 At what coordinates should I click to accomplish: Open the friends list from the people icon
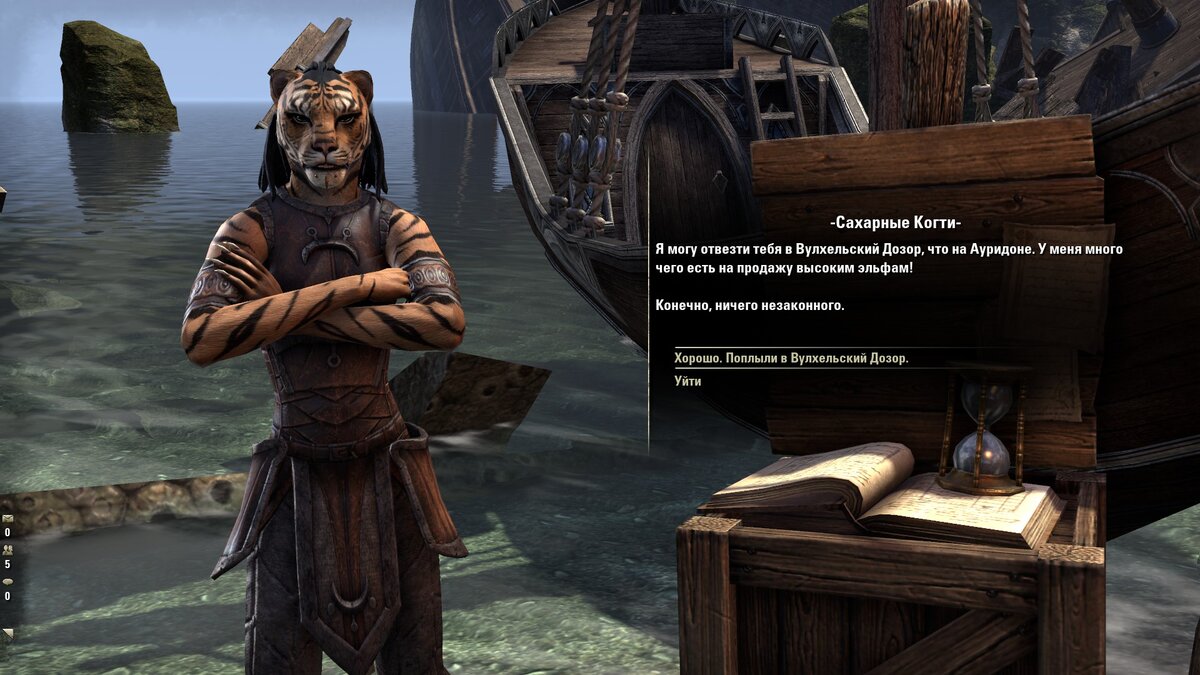coord(8,549)
